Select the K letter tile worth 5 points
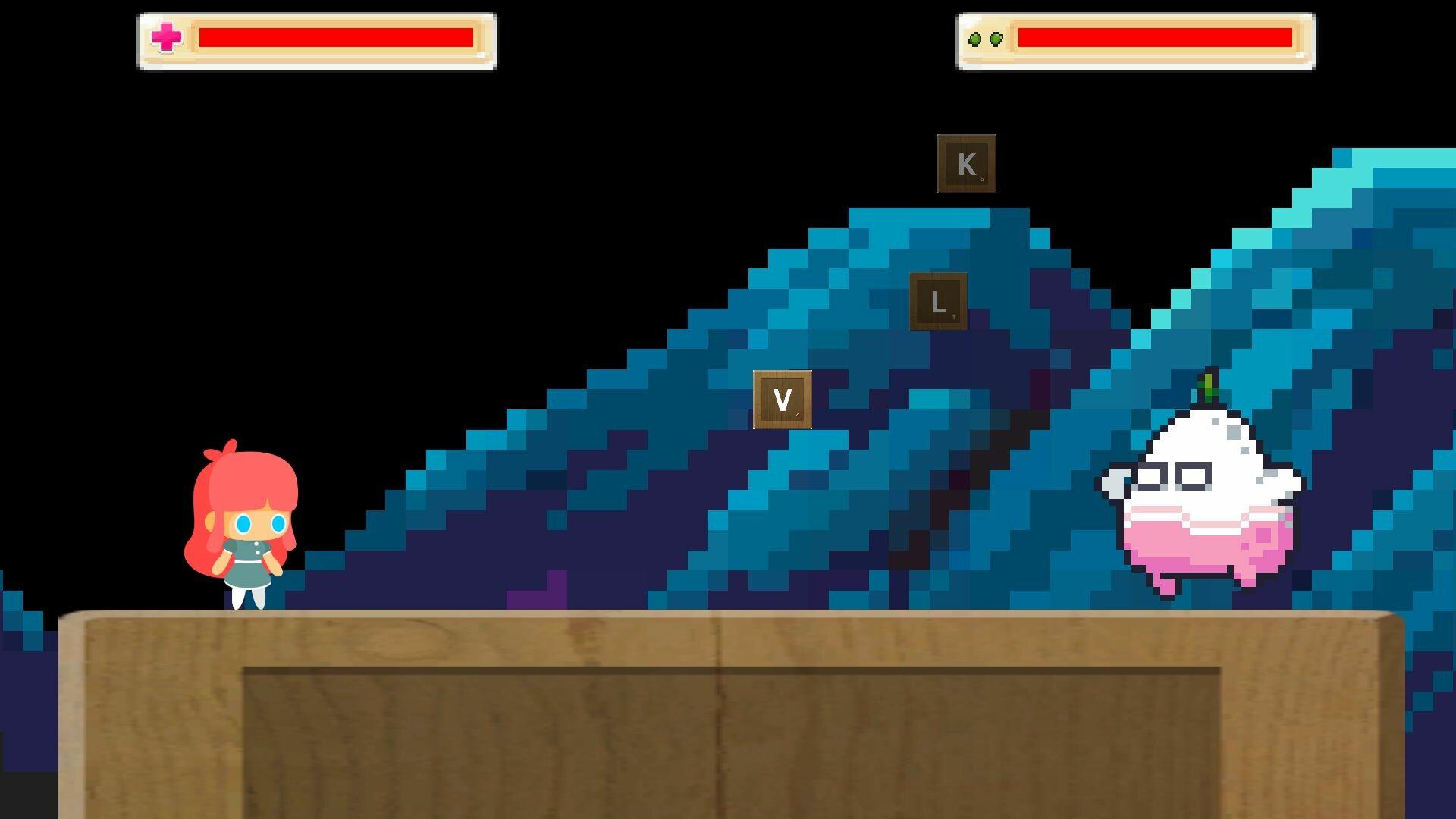The height and width of the screenshot is (819, 1456). pos(966,162)
